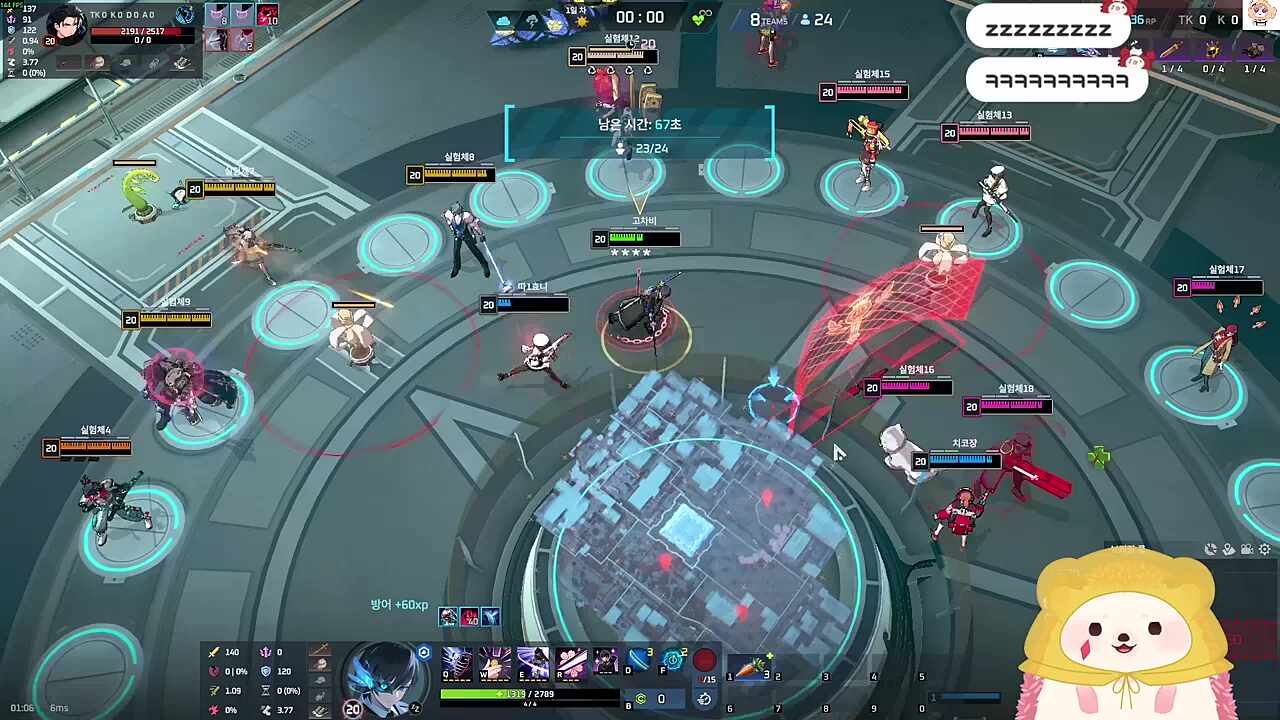Viewport: 1280px width, 720px height.
Task: Click the blue D weapon skill icon
Action: 637,660
